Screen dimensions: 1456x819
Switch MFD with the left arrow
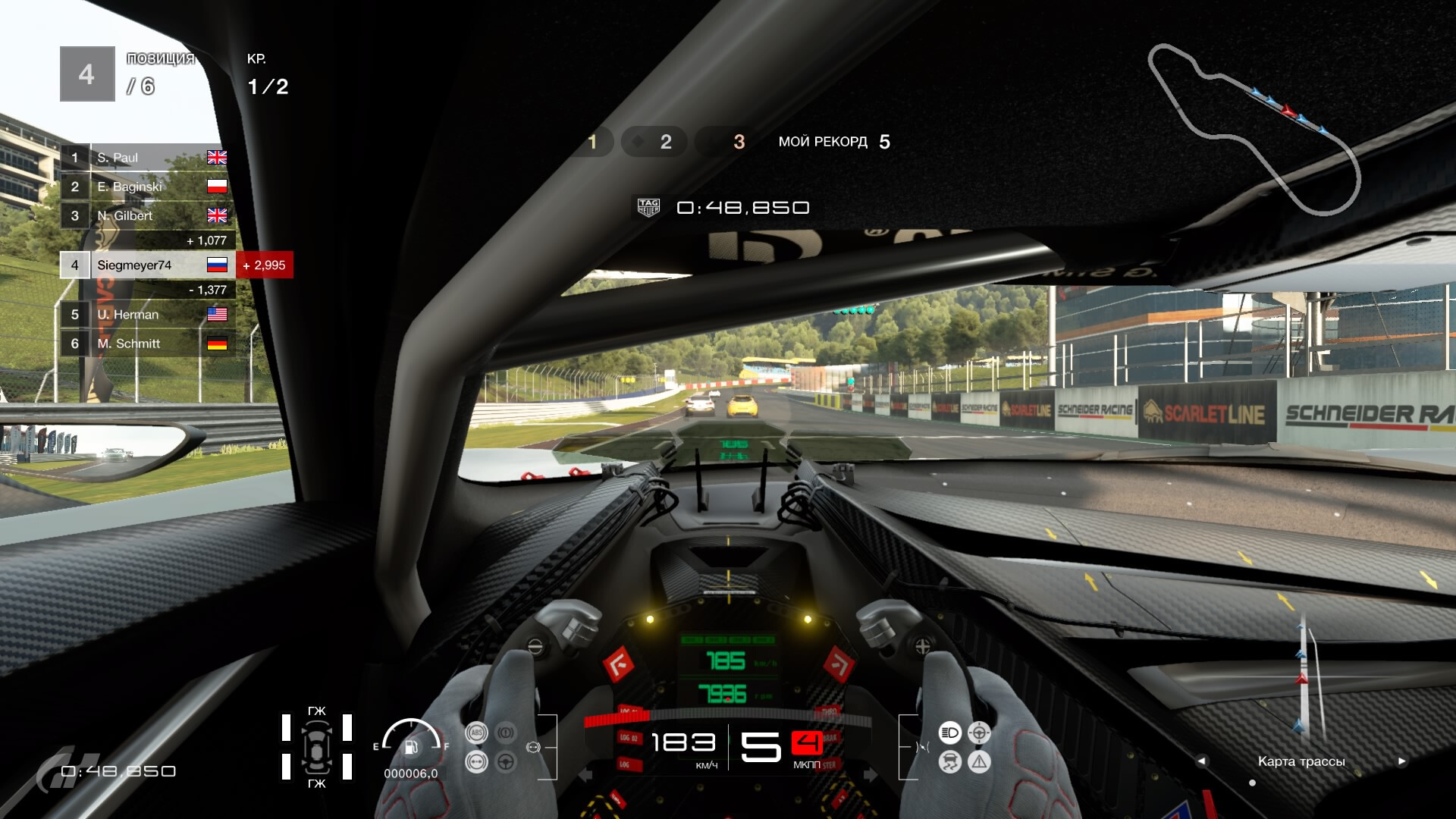point(1201,761)
